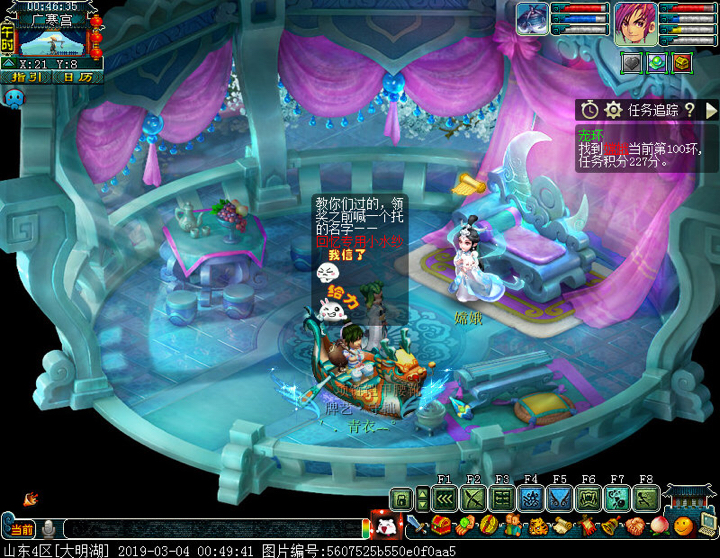Image resolution: width=720 pixels, height=558 pixels.
Task: Click the task tracker question mark help
Action: point(689,110)
